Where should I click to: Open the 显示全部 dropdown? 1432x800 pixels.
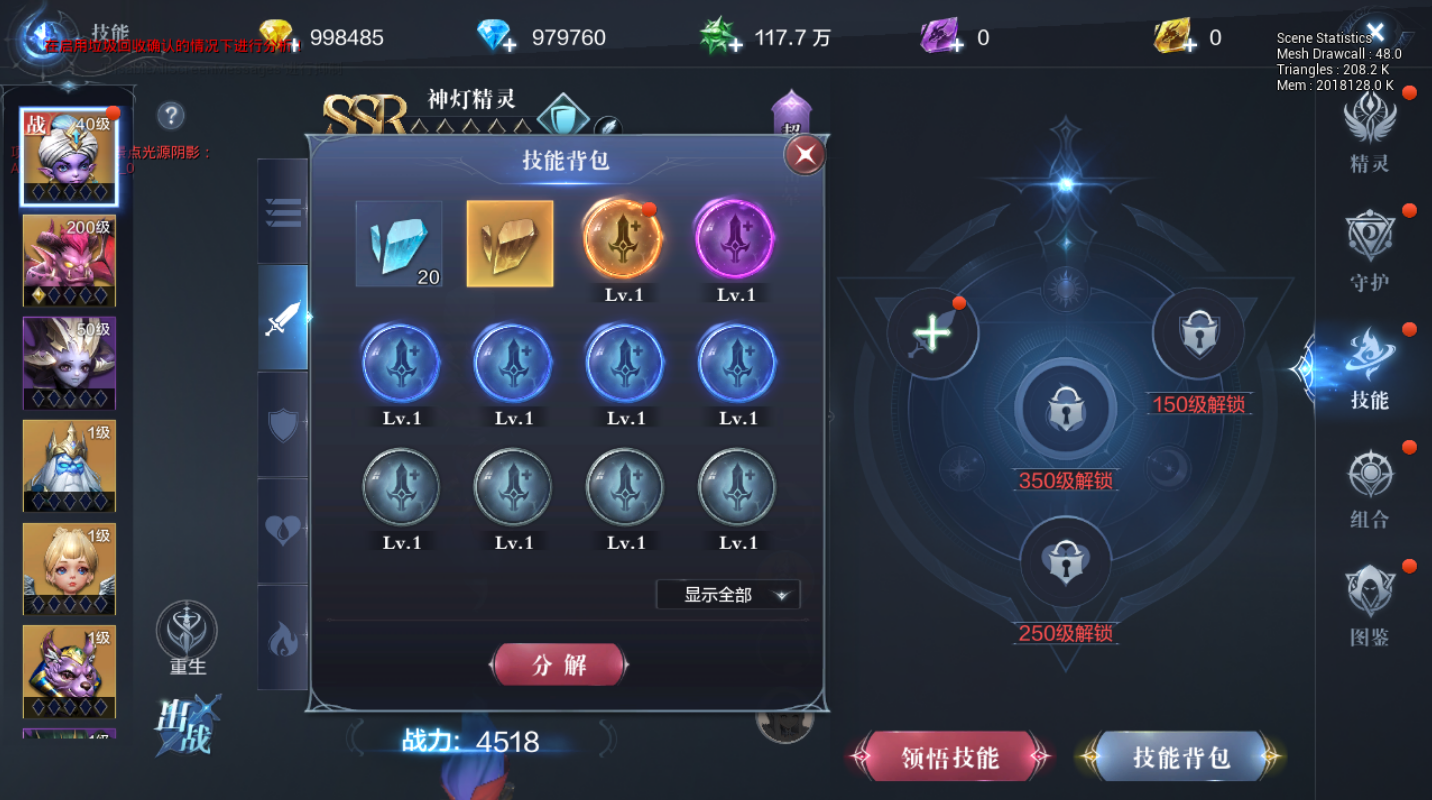click(728, 594)
